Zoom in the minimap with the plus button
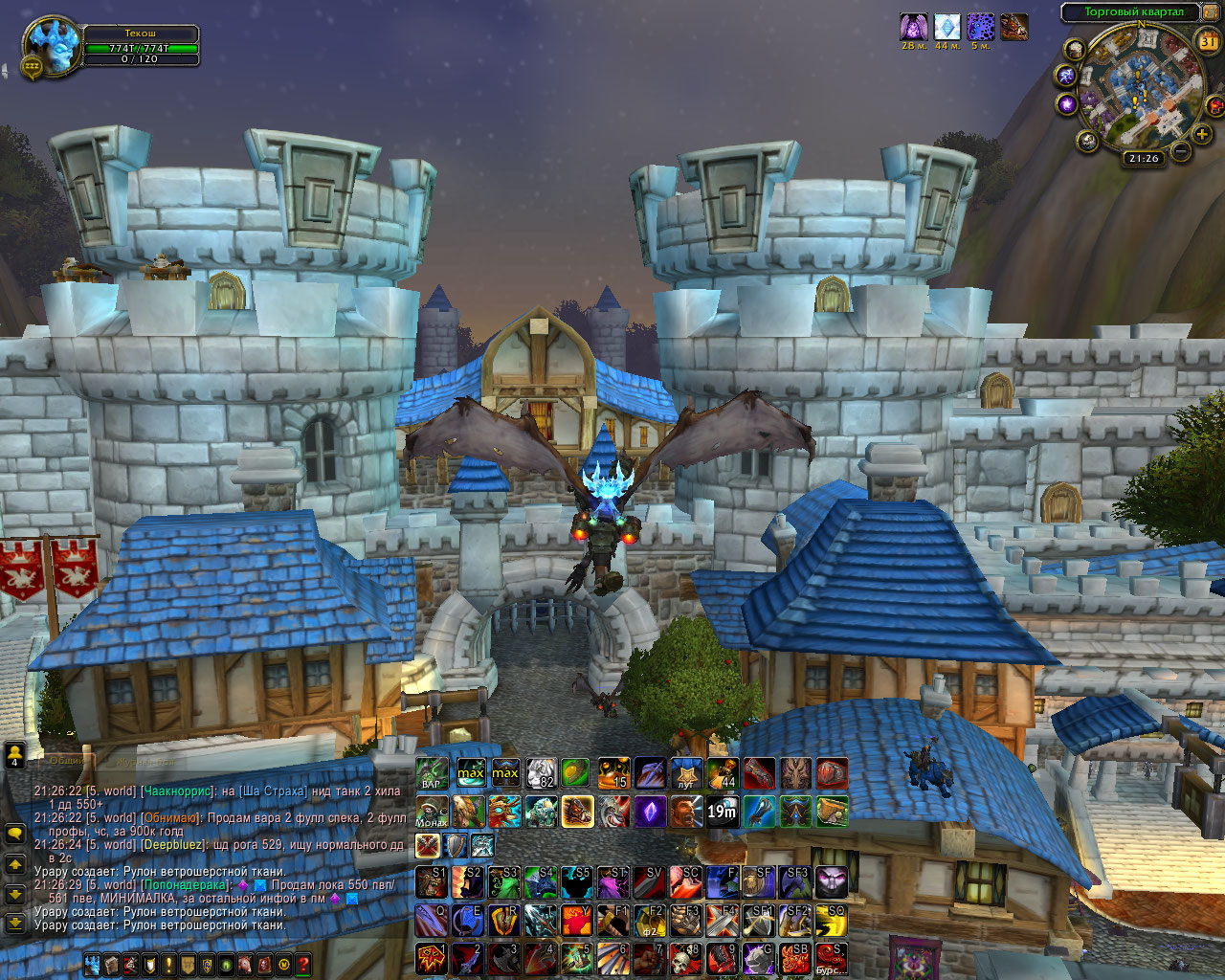1225x980 pixels. click(x=1202, y=135)
